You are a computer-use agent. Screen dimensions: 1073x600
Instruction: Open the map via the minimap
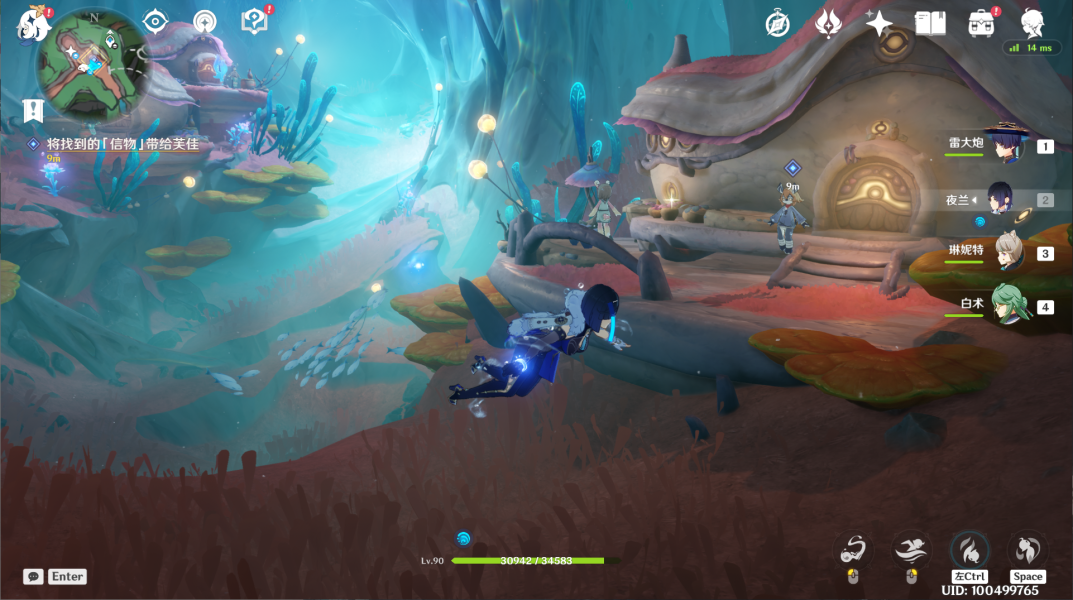pyautogui.click(x=92, y=67)
